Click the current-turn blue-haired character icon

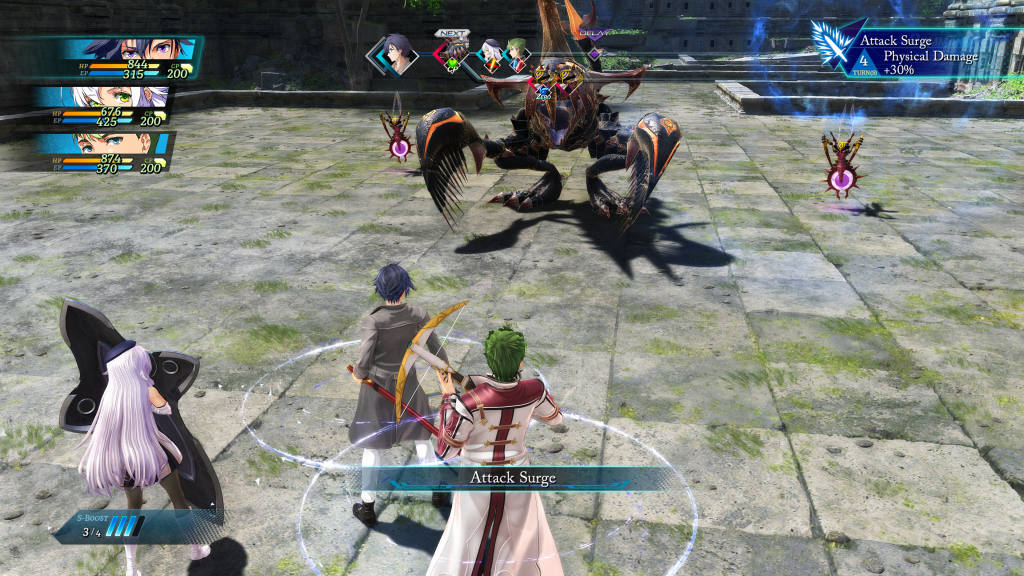pos(399,53)
